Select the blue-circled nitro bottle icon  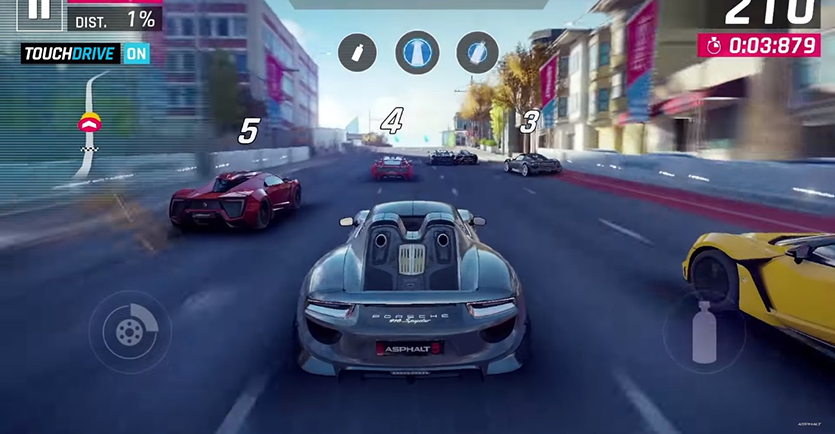point(477,53)
